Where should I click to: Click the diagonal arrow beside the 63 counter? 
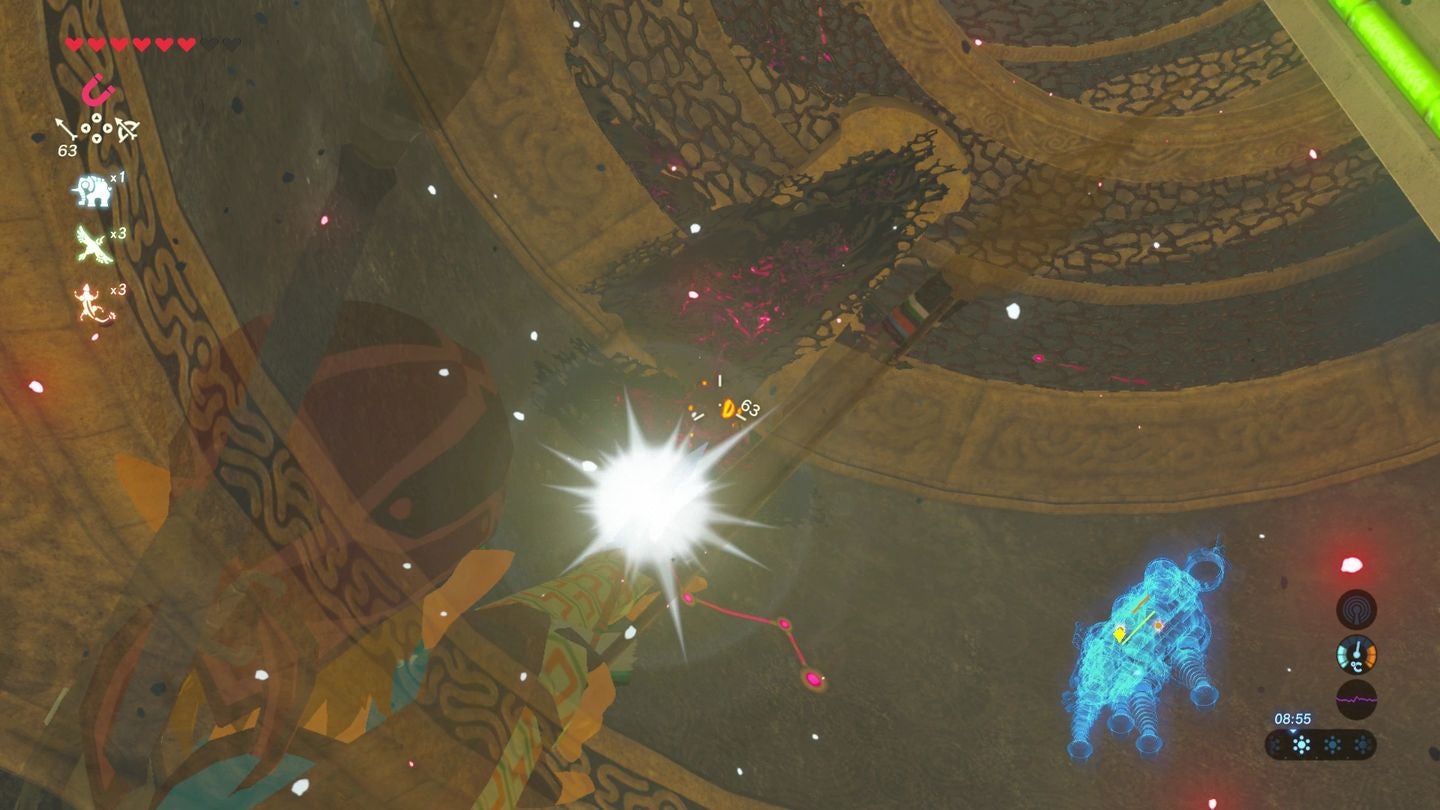pyautogui.click(x=64, y=127)
